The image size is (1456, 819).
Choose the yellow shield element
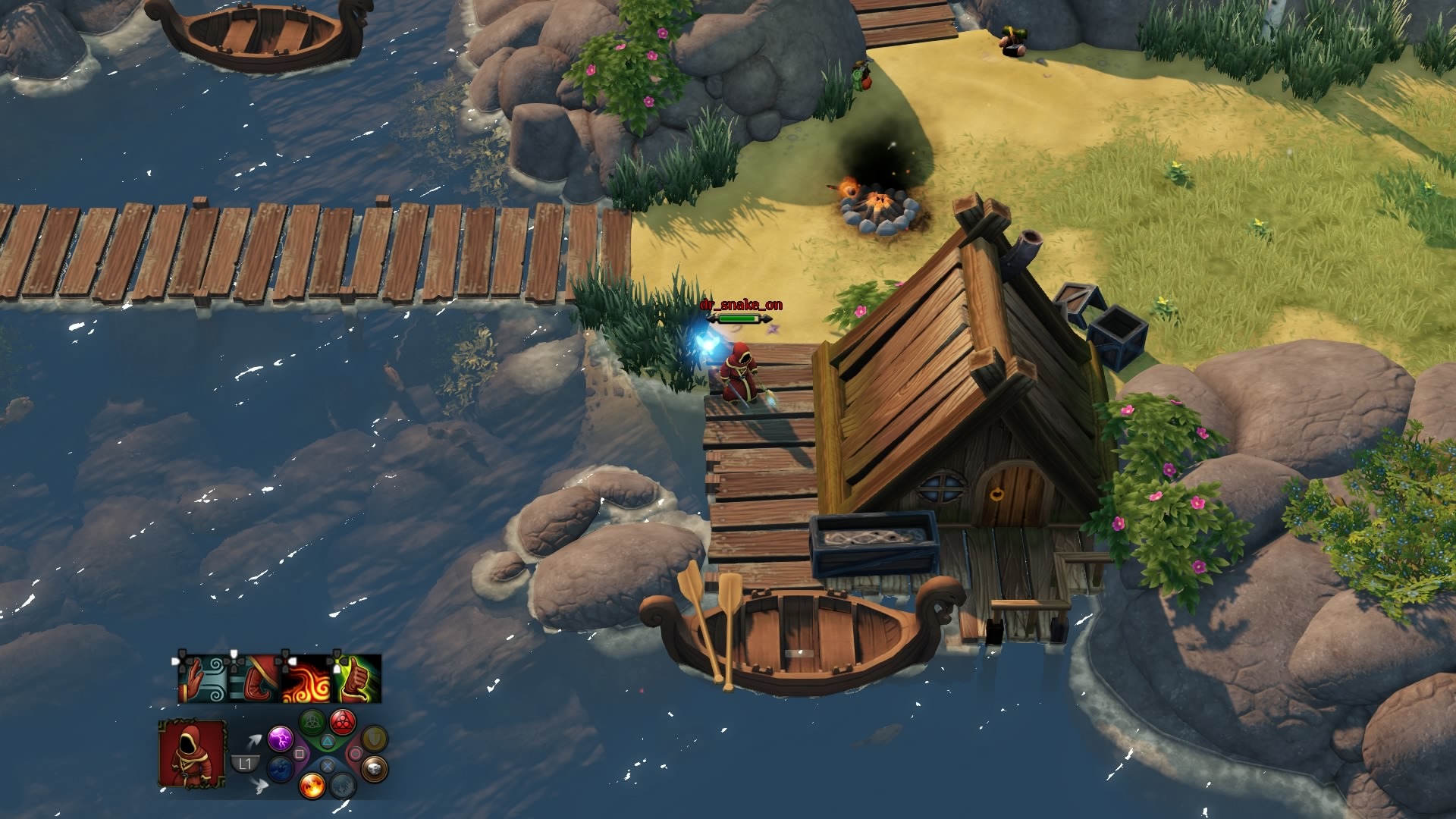(374, 738)
